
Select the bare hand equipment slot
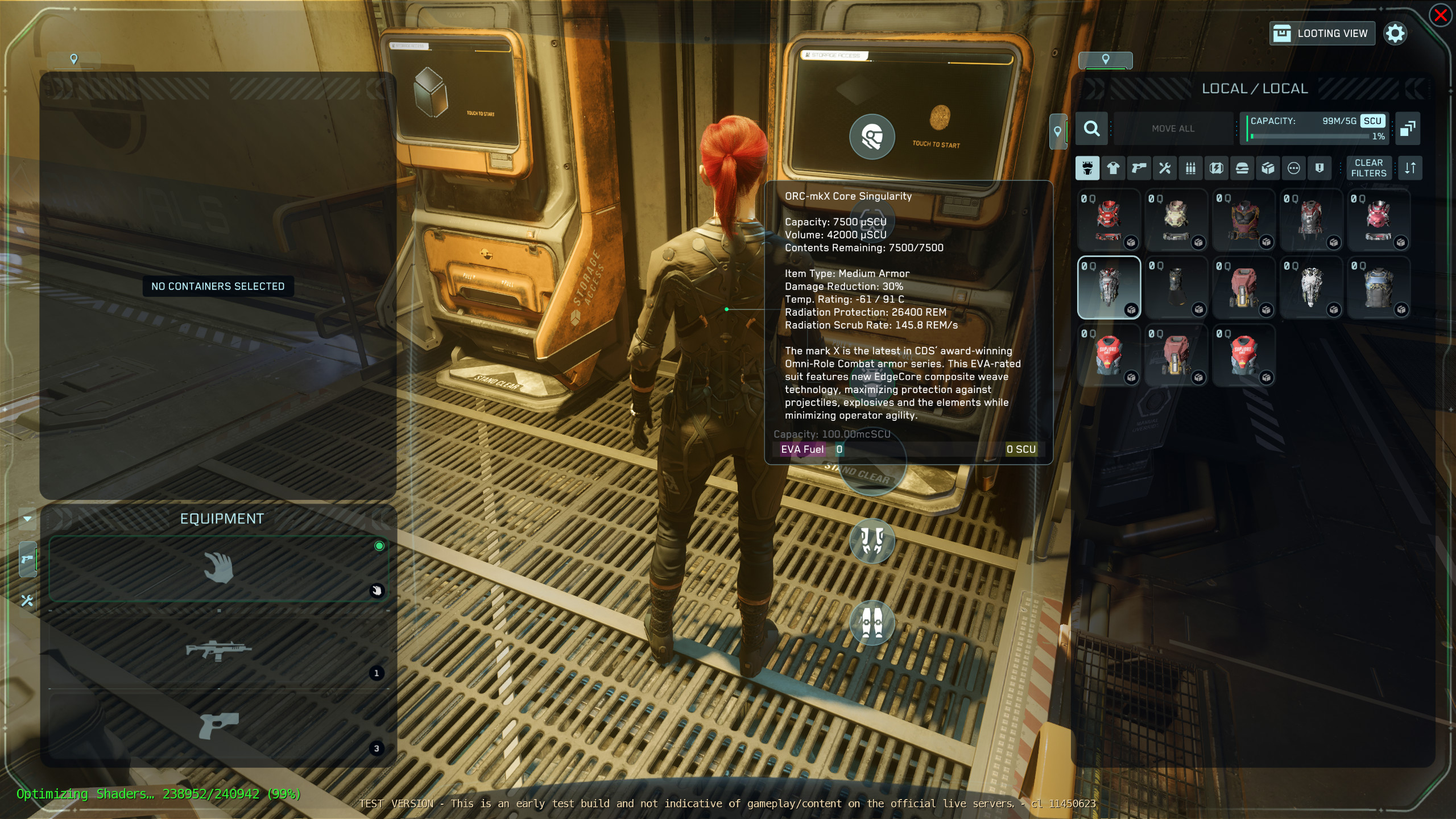[219, 568]
